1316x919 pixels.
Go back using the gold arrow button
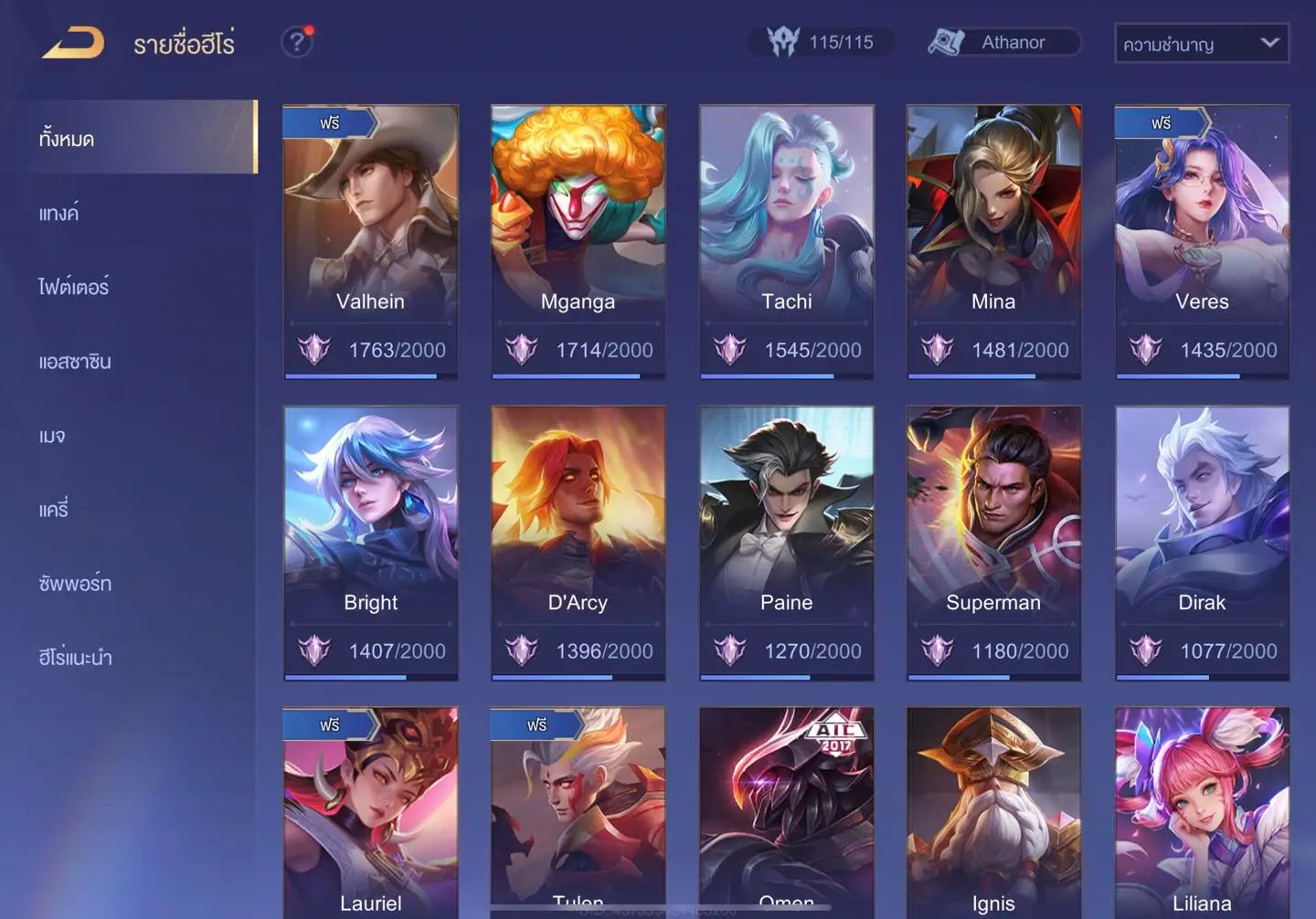coord(73,43)
